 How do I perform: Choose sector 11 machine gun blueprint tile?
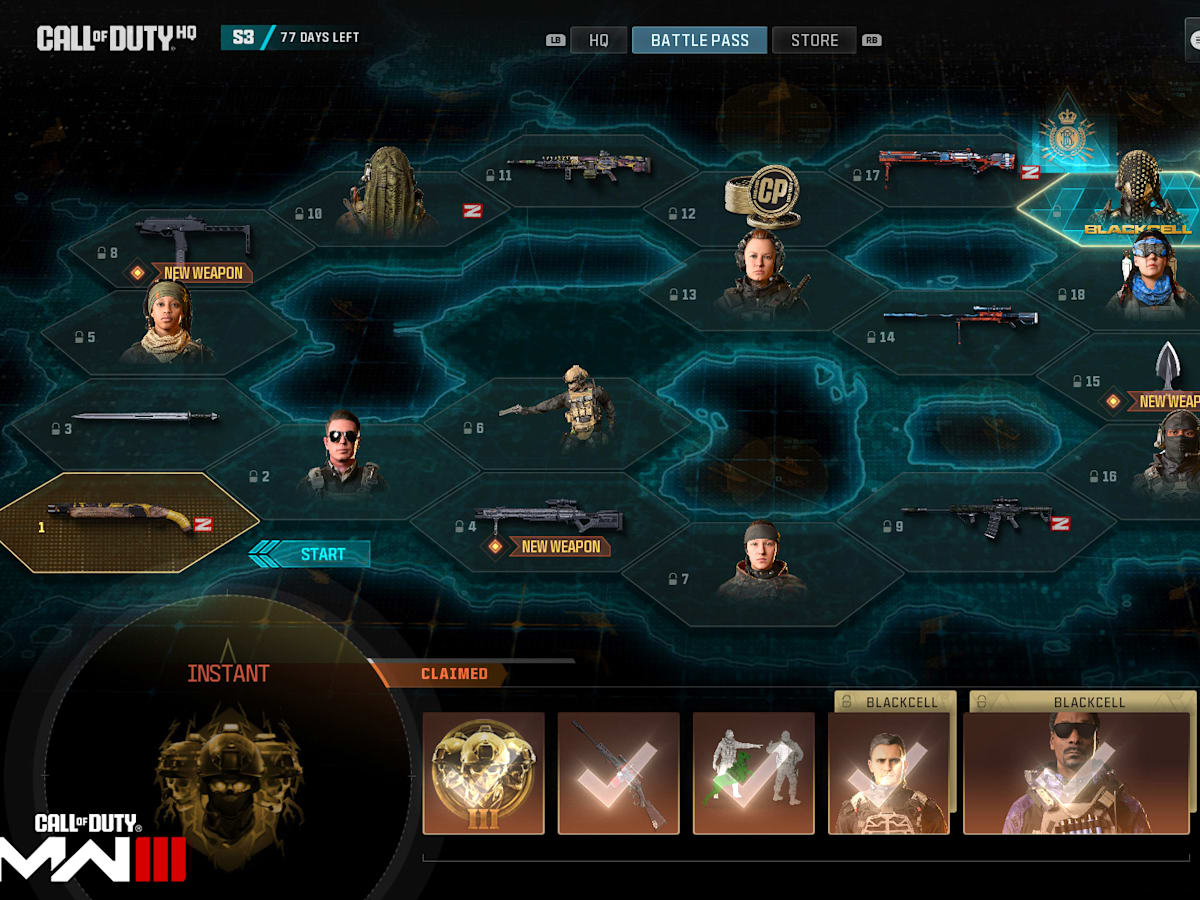coord(578,168)
